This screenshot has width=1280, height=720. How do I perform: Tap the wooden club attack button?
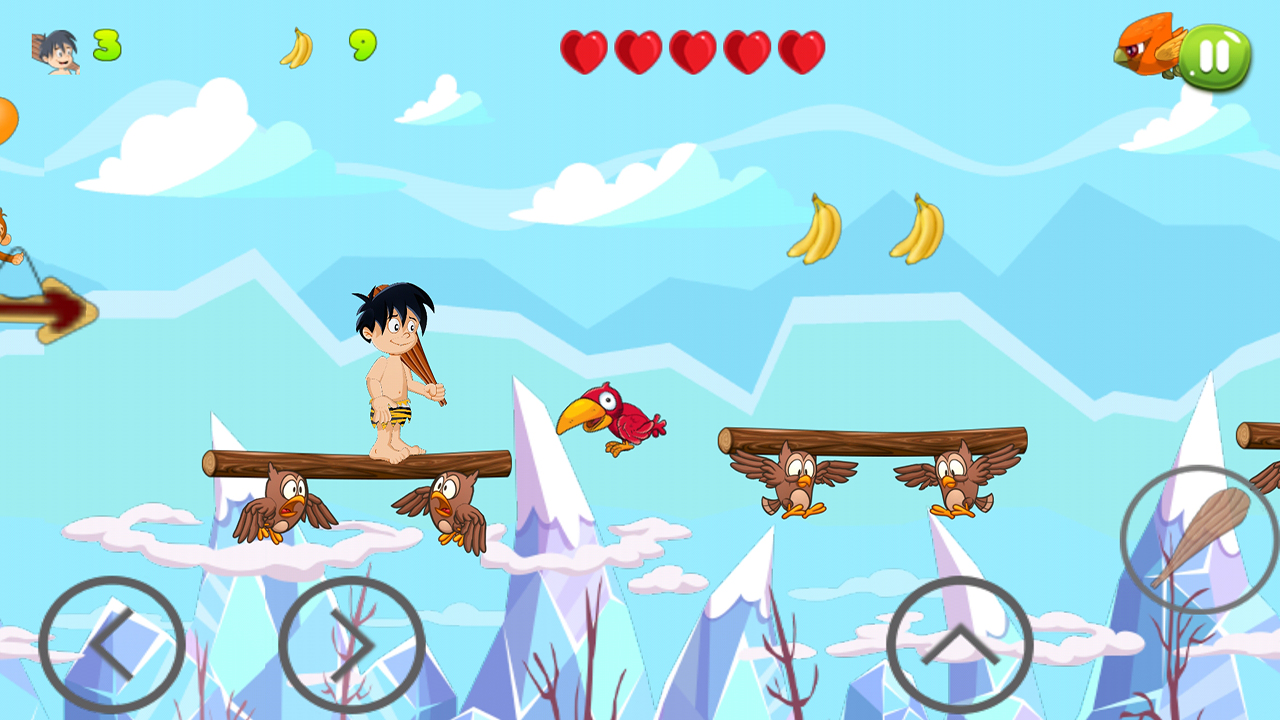point(1195,535)
